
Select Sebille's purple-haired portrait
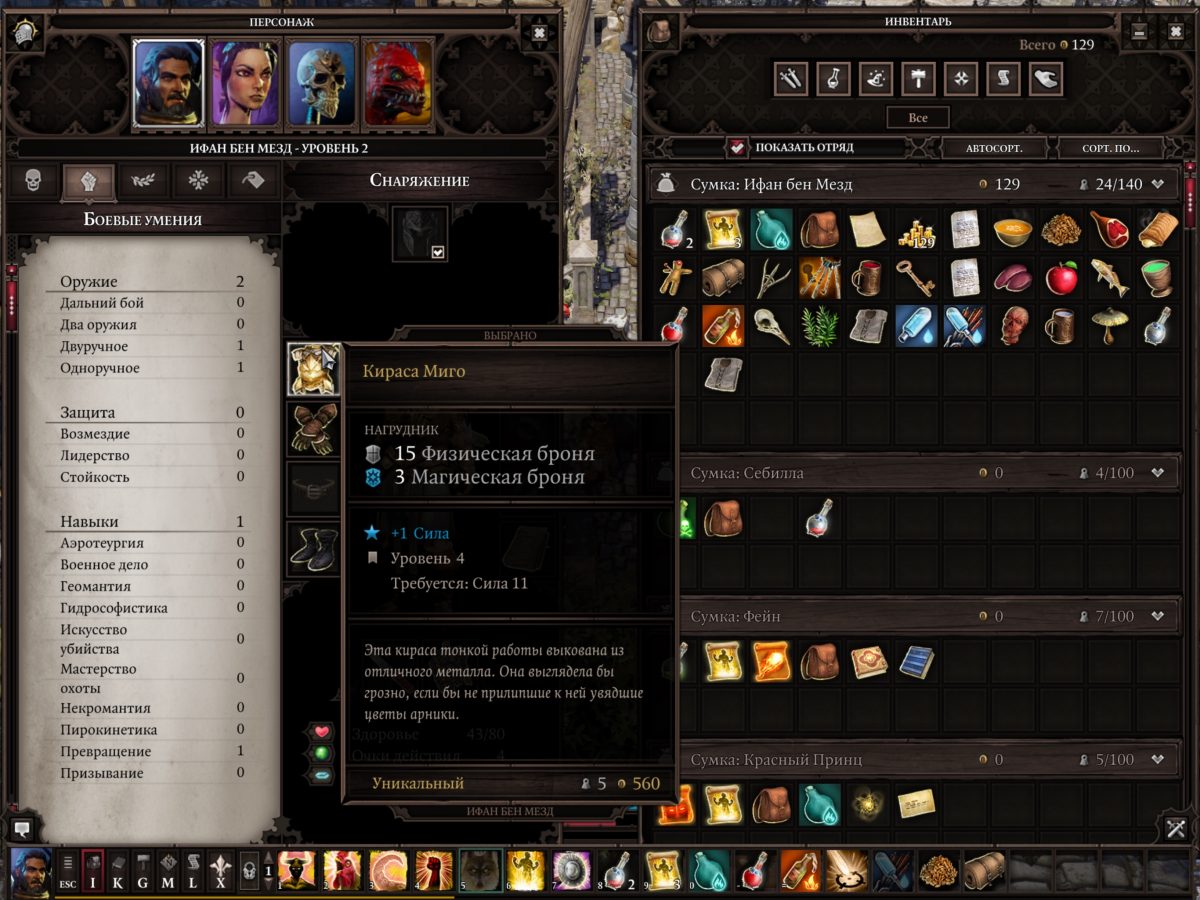(245, 82)
